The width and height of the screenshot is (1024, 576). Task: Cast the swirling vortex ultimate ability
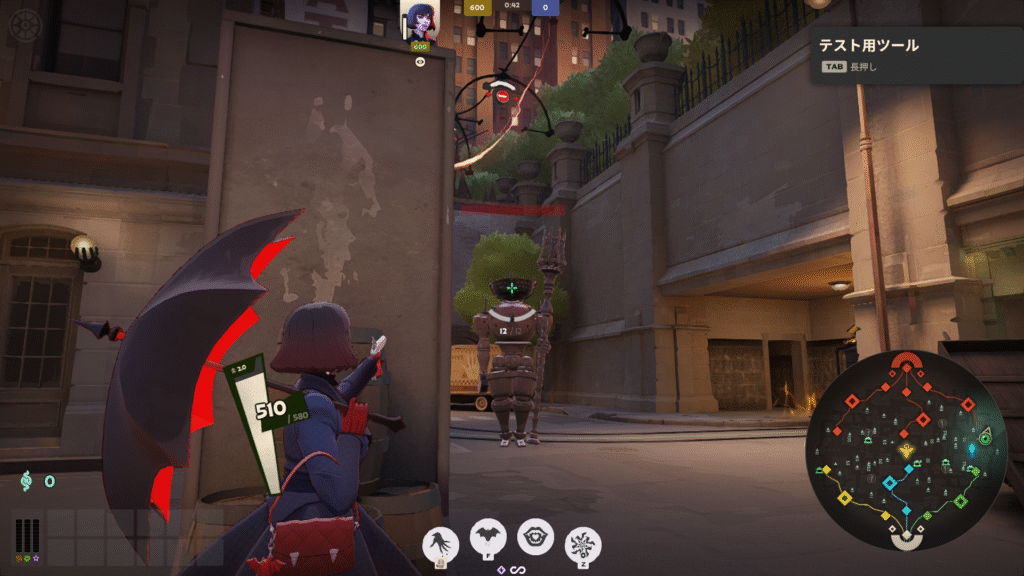[x=583, y=543]
